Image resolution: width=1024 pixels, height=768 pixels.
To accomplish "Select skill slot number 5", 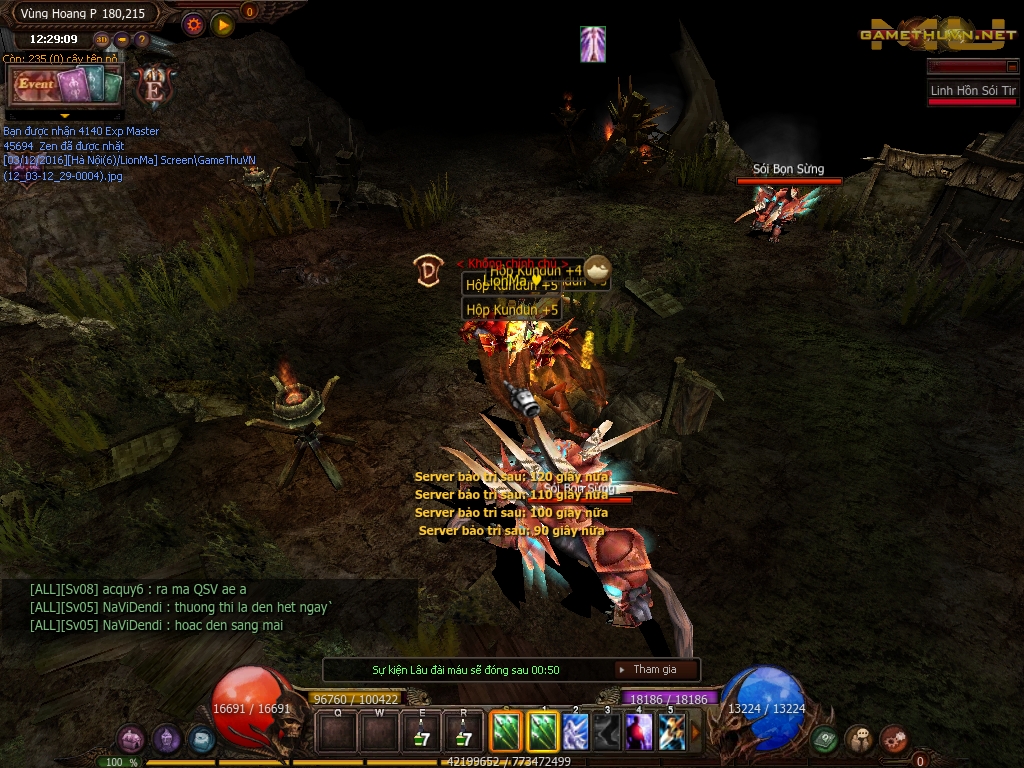I will [671, 732].
